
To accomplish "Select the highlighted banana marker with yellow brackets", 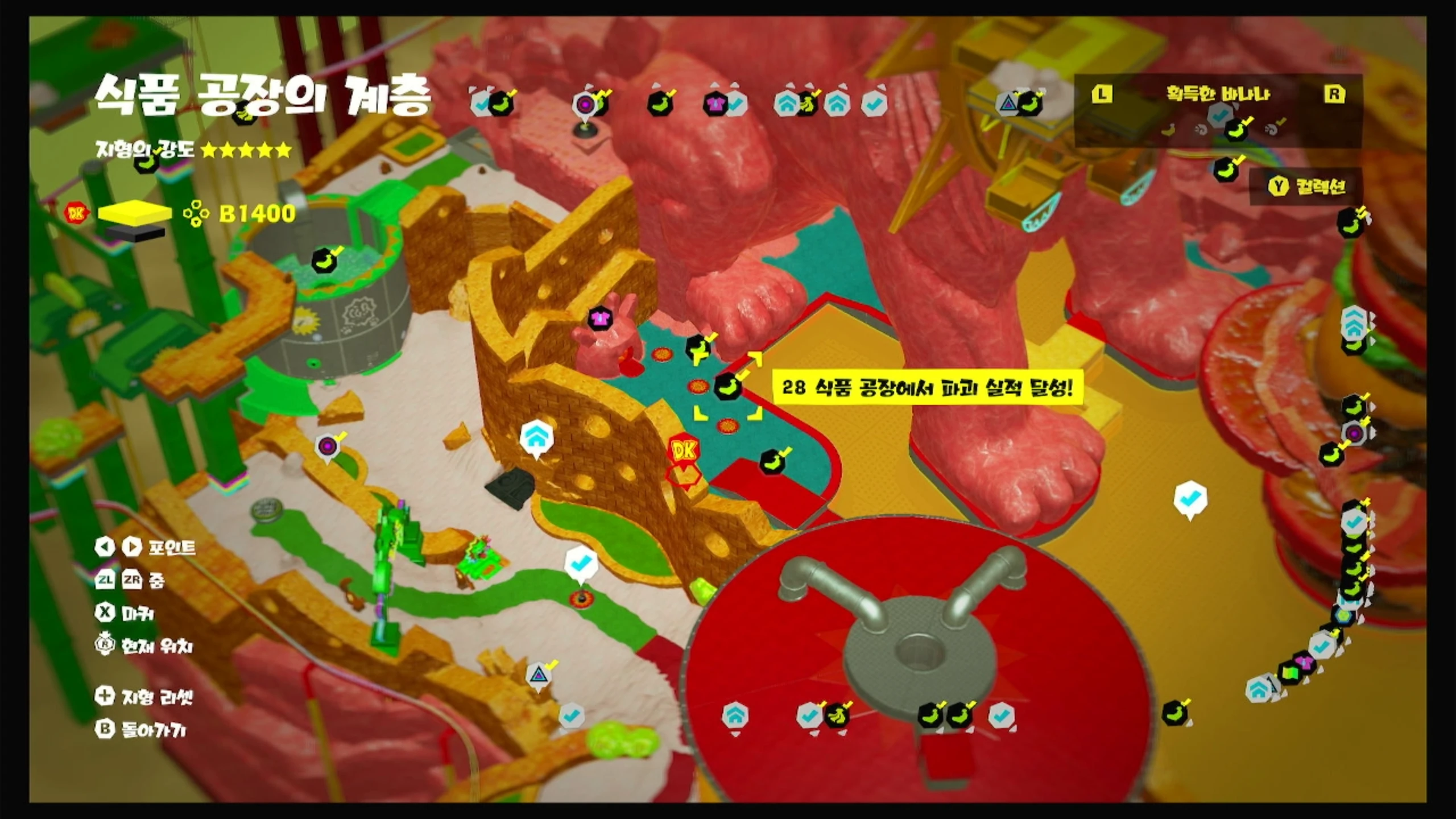I will pyautogui.click(x=727, y=387).
